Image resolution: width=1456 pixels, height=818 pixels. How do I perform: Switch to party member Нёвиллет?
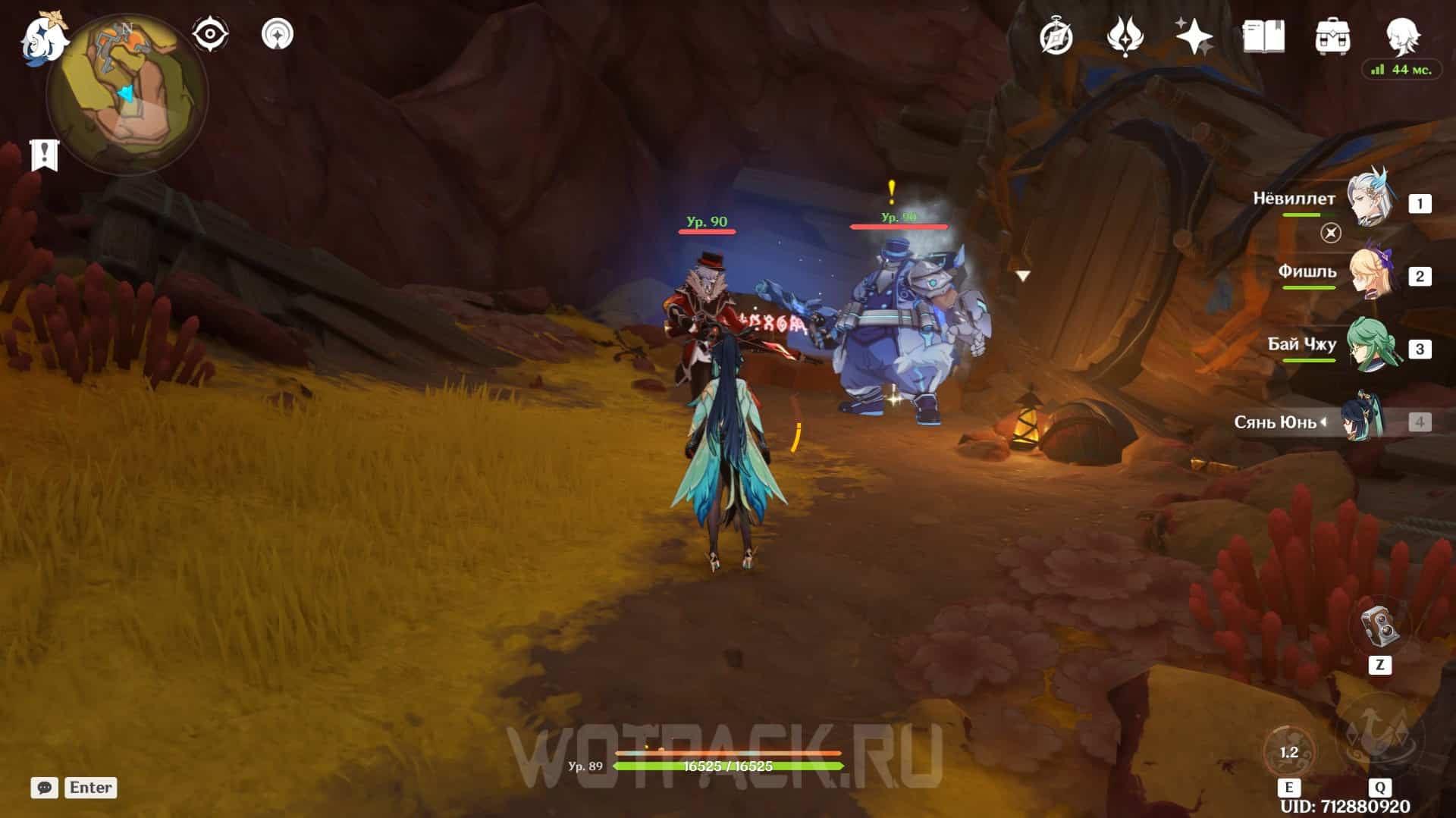click(x=1370, y=200)
